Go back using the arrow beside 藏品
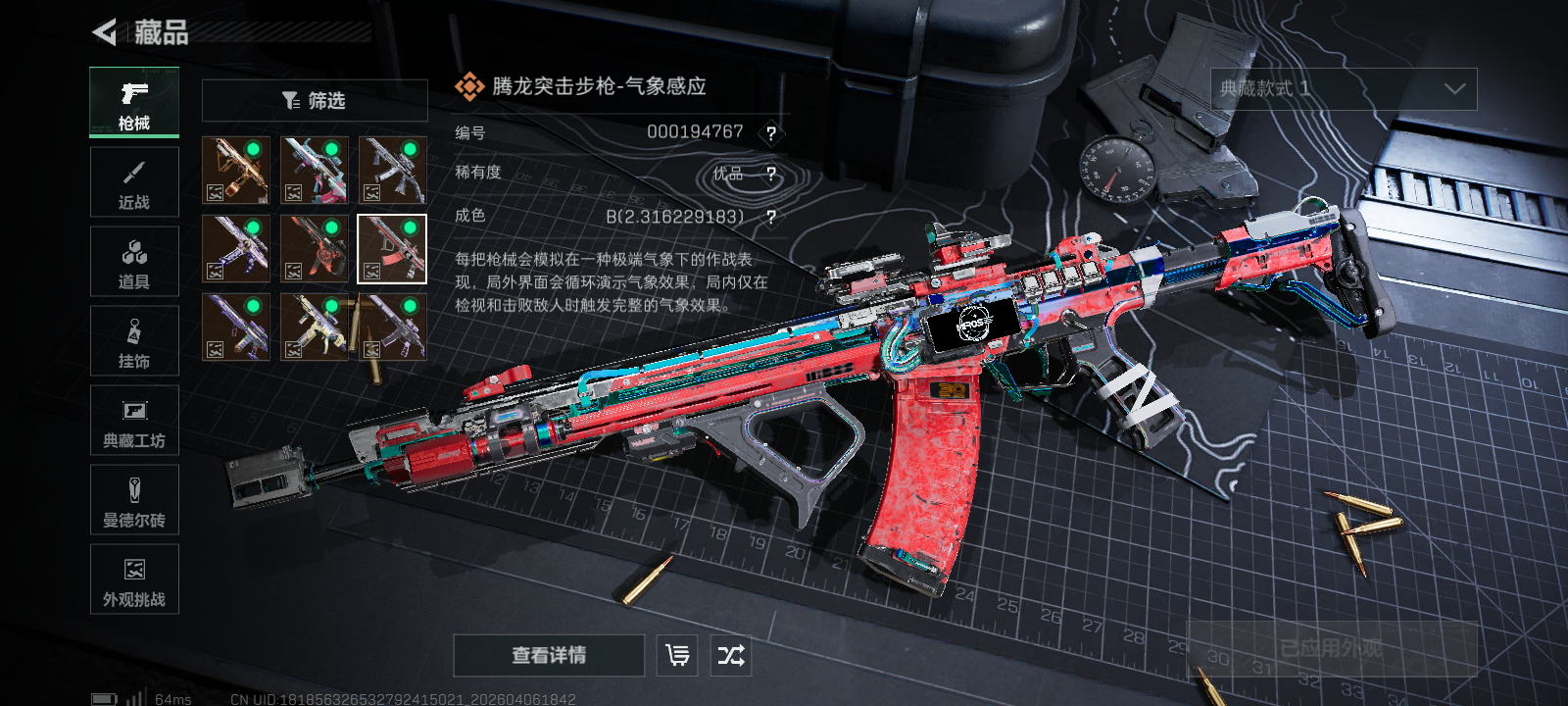Image resolution: width=1568 pixels, height=706 pixels. 105,32
